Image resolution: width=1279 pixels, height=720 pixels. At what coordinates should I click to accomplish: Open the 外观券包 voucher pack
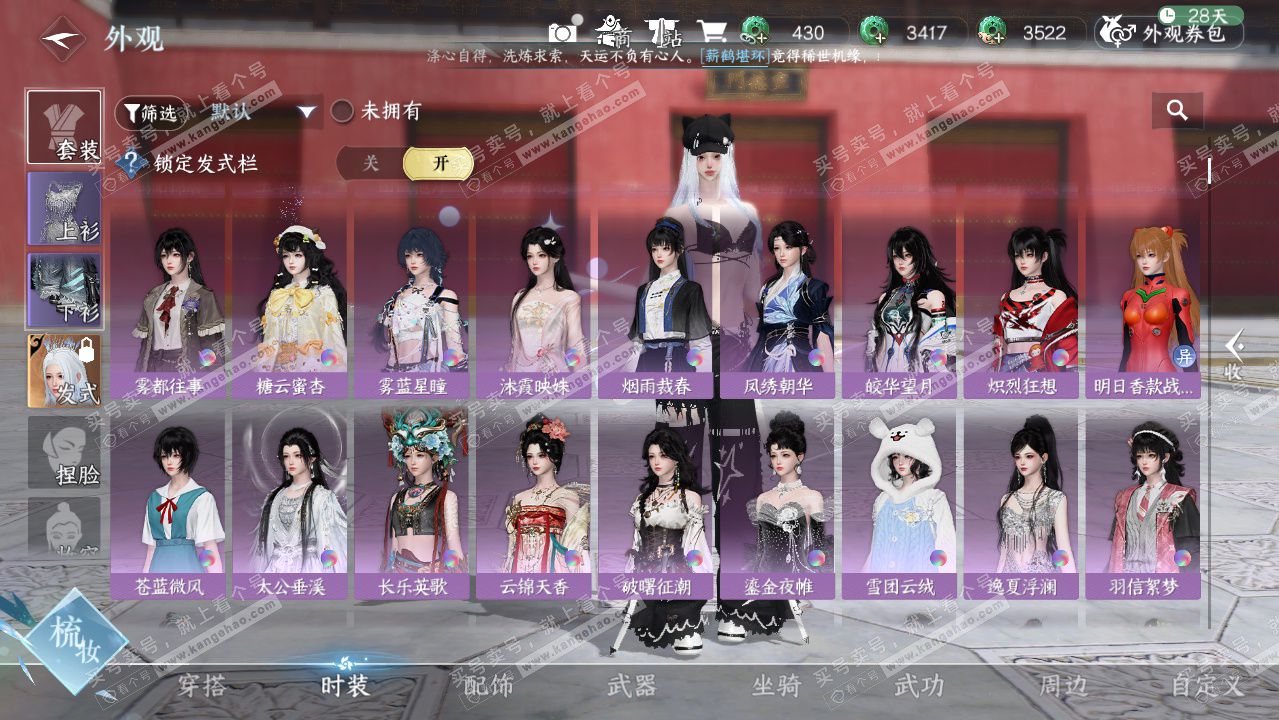1169,33
